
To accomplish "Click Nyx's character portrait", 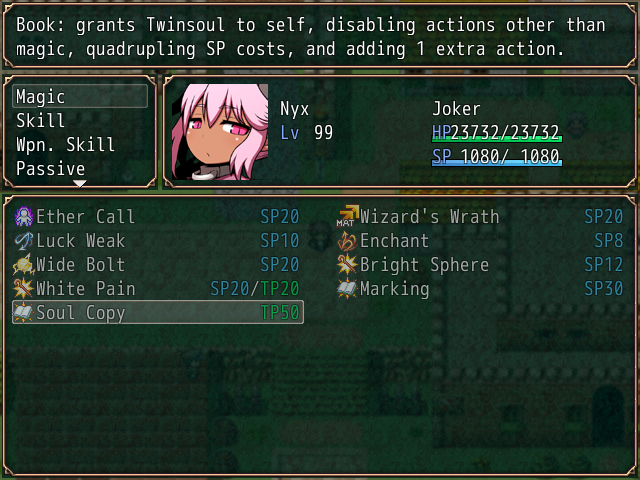I will (219, 132).
